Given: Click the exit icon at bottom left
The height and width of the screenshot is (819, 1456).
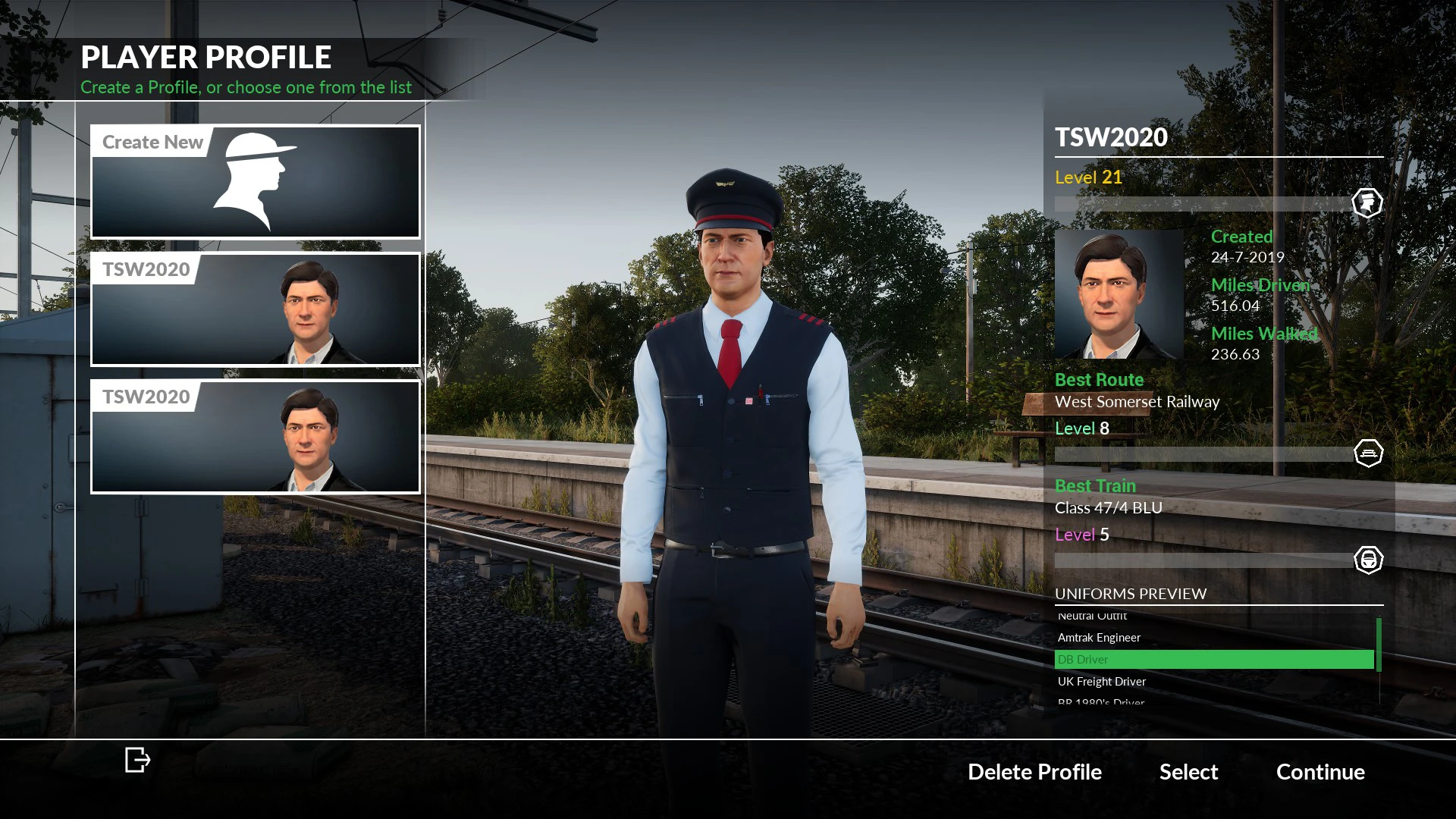Looking at the screenshot, I should pyautogui.click(x=137, y=760).
